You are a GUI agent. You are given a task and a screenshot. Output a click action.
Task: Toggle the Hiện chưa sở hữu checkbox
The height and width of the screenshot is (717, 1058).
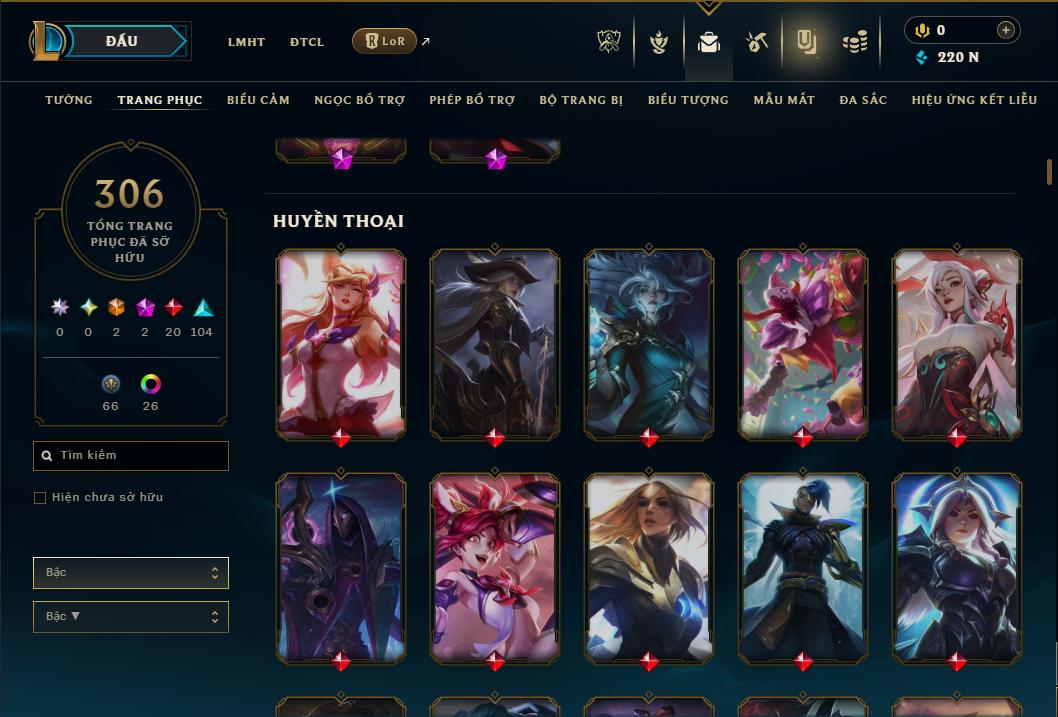(x=40, y=498)
